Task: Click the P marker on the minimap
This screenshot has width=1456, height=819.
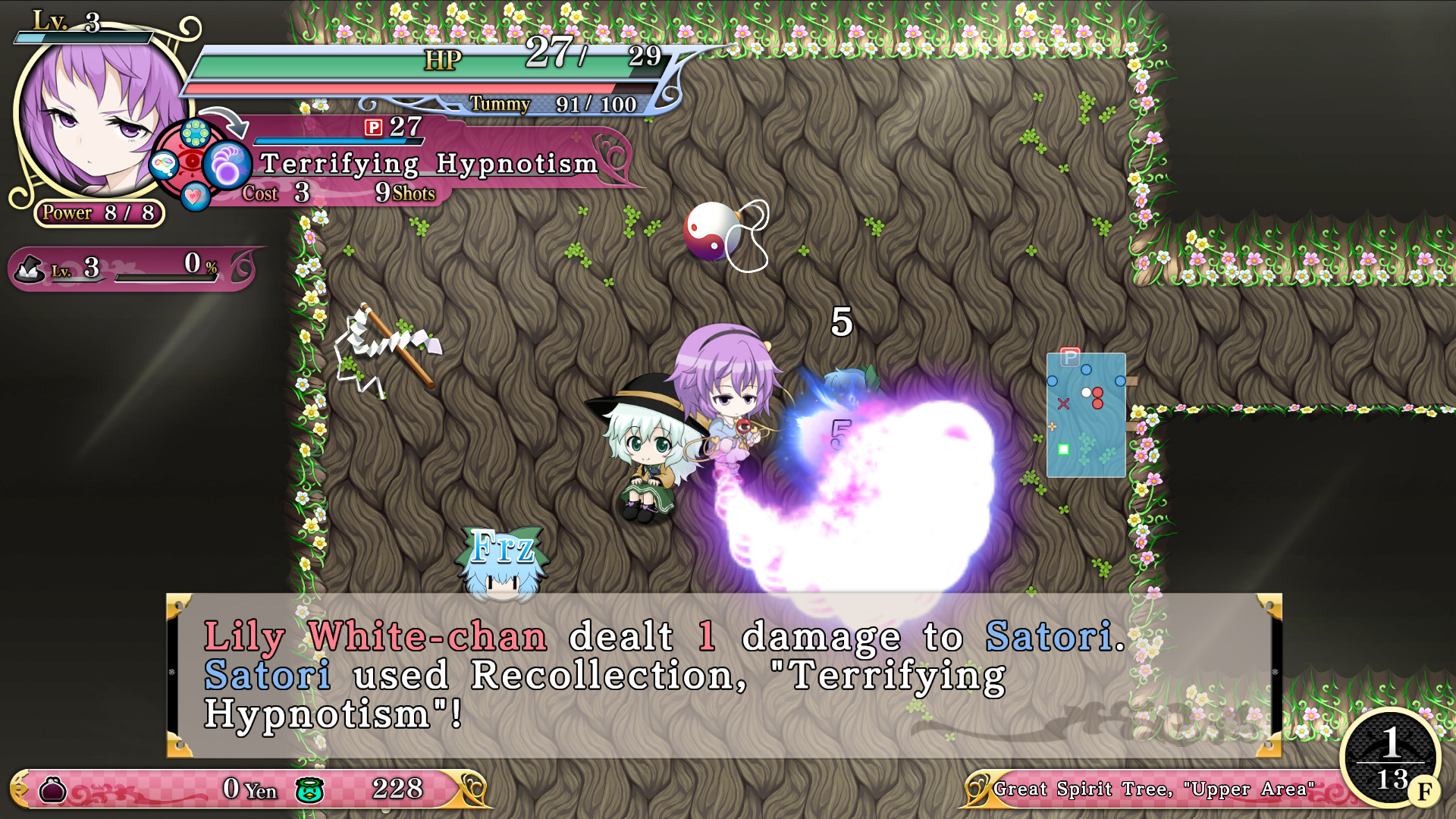Action: [1072, 356]
